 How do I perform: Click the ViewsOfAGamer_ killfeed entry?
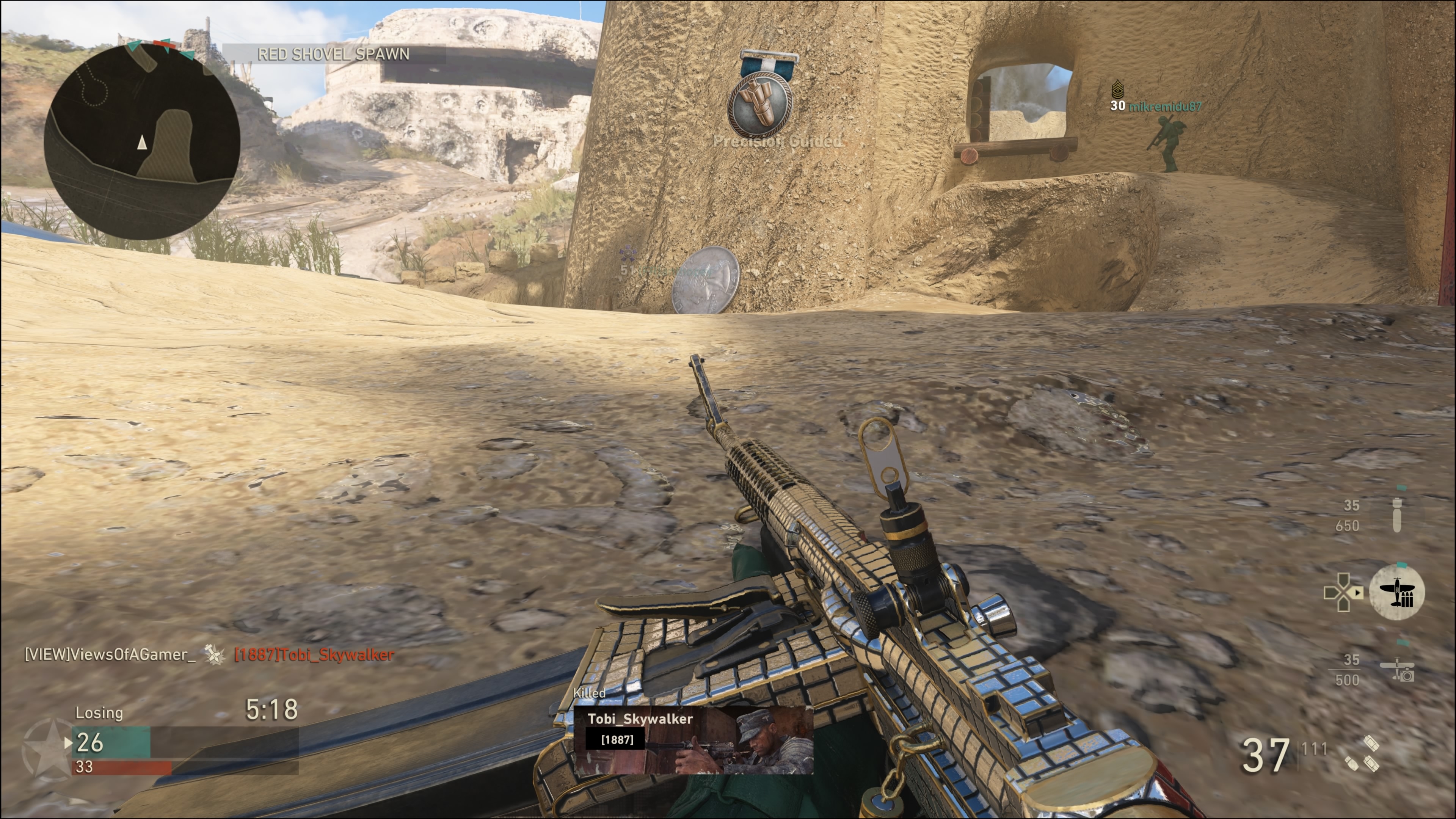(x=110, y=654)
